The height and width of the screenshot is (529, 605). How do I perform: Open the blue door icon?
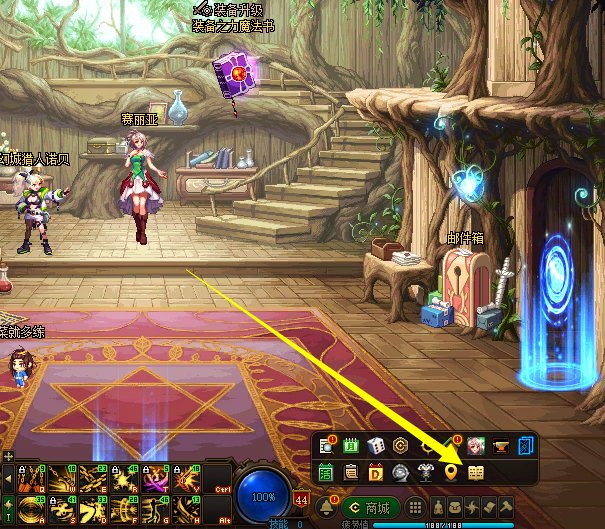(x=527, y=446)
